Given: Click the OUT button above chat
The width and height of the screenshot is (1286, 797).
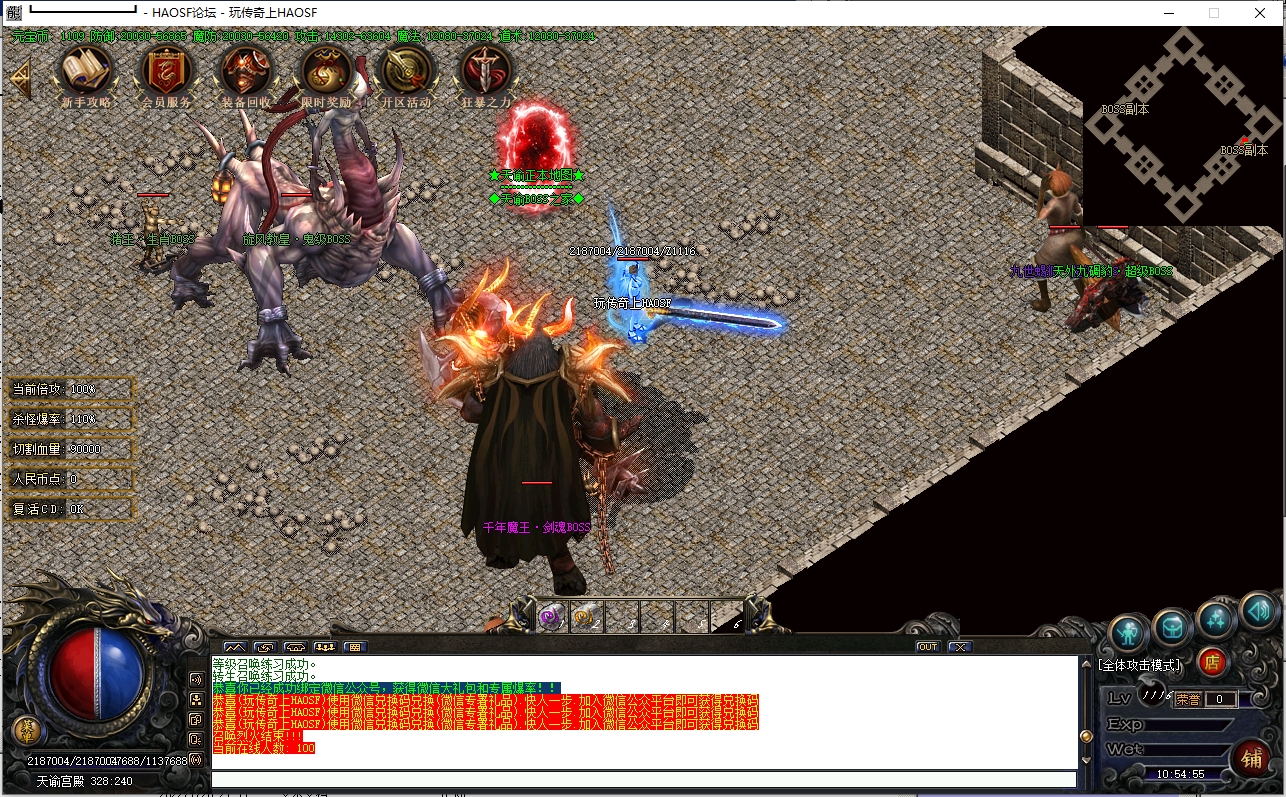Looking at the screenshot, I should pyautogui.click(x=928, y=647).
